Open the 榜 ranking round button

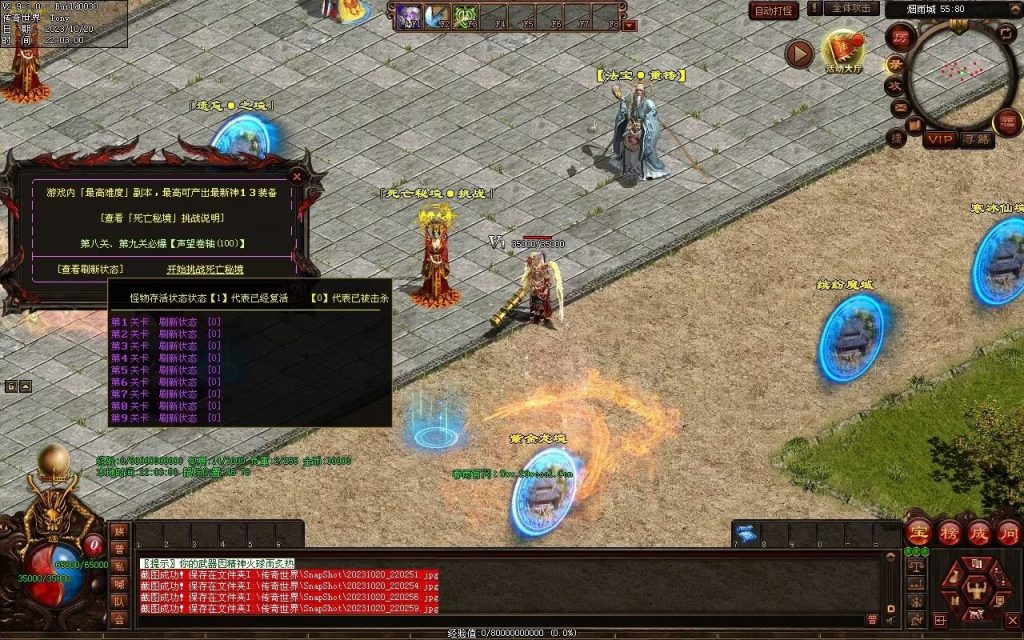[x=950, y=532]
